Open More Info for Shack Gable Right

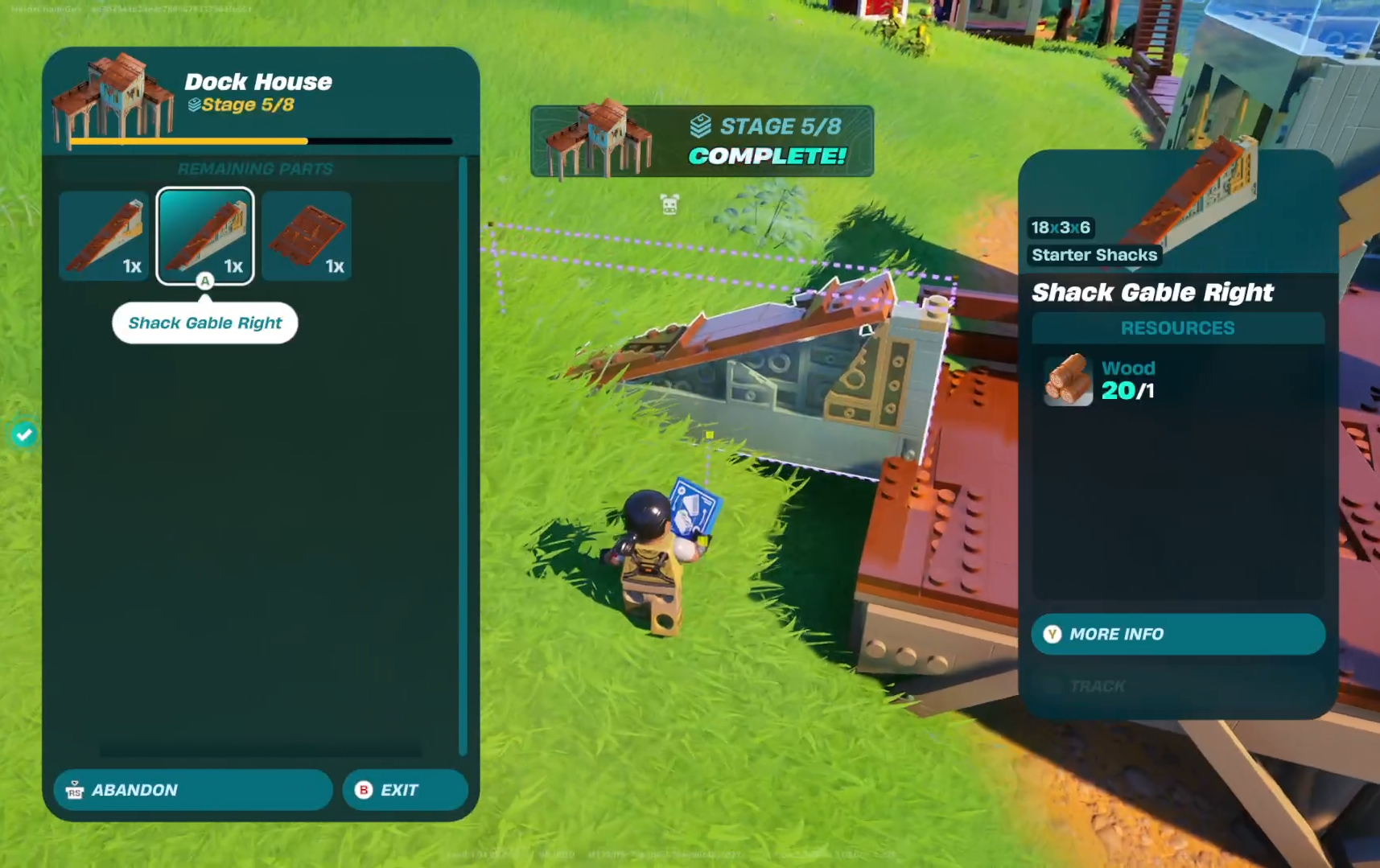tap(1177, 634)
